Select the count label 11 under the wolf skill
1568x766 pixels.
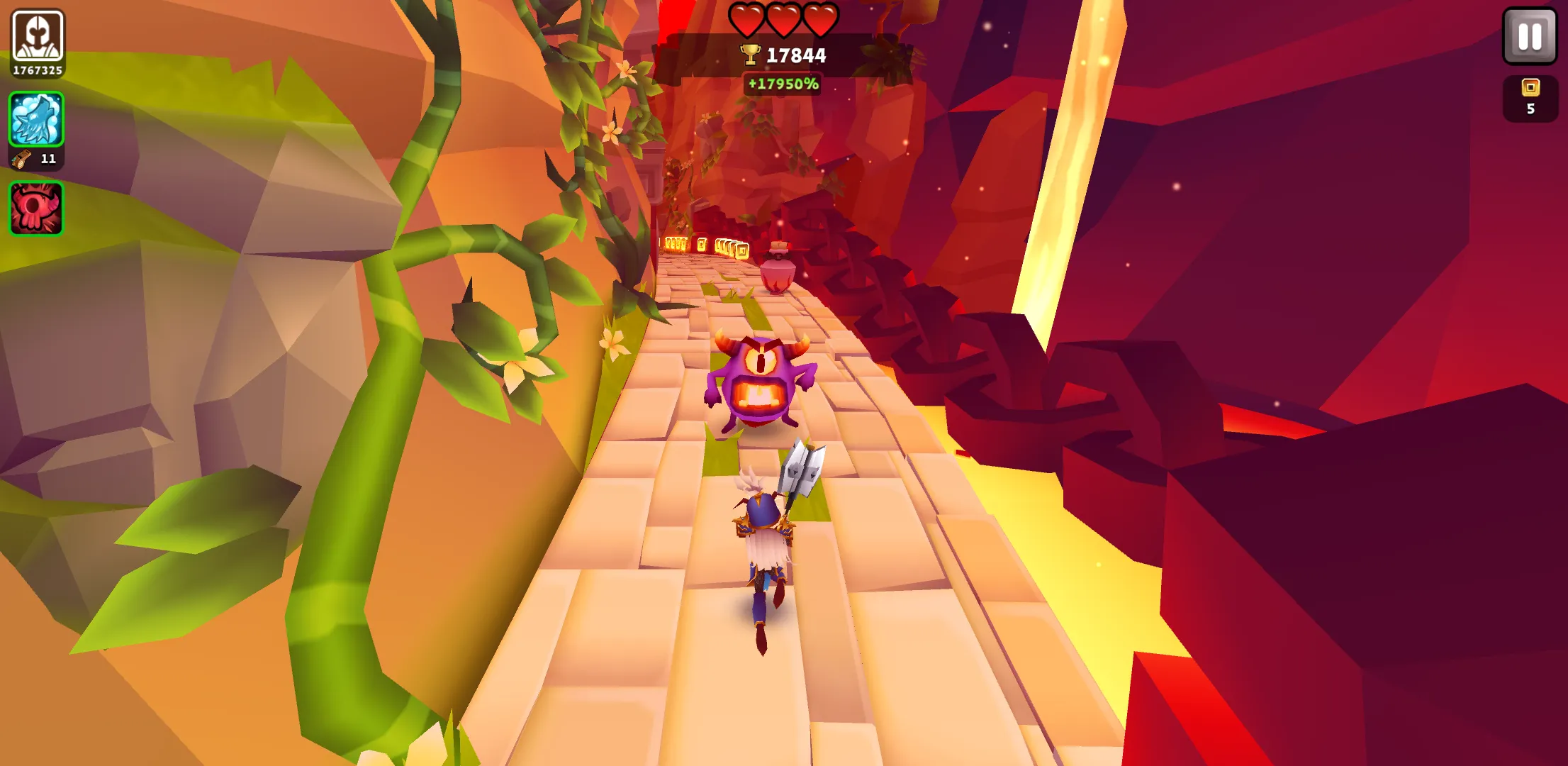tap(47, 160)
